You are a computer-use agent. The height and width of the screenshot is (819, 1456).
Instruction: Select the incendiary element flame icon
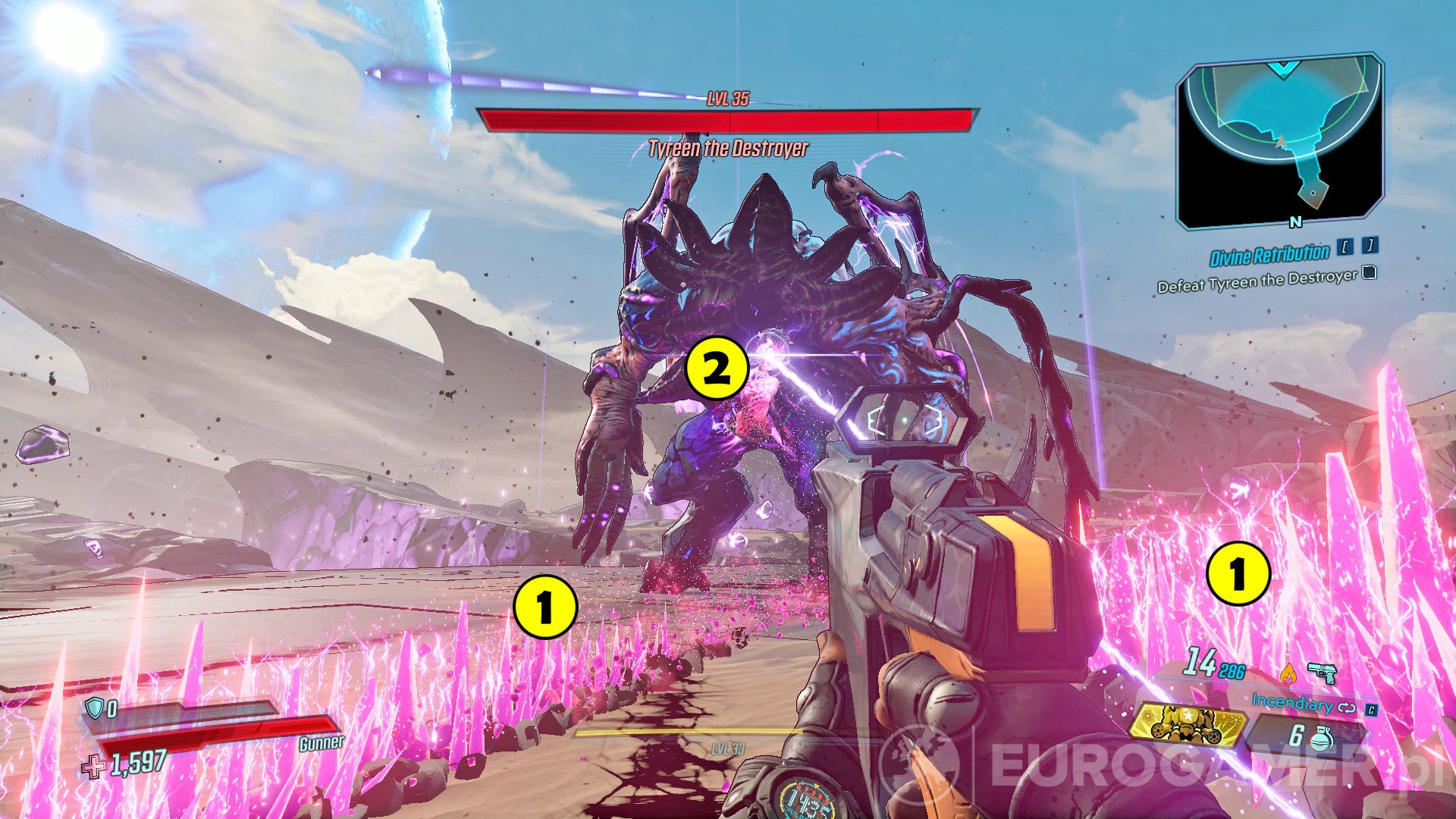coord(1287,673)
